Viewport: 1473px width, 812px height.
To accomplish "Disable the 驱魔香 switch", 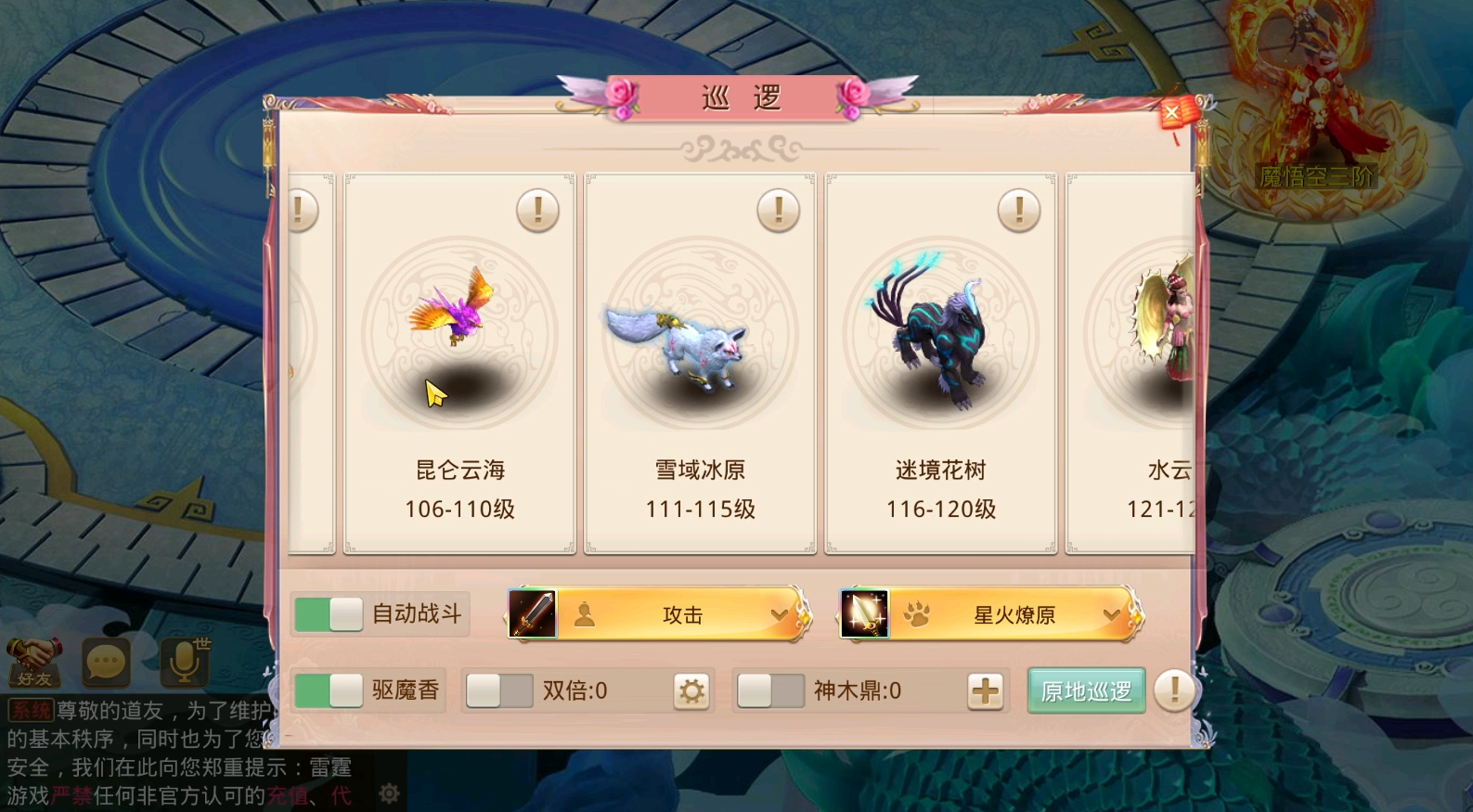I will (x=327, y=690).
